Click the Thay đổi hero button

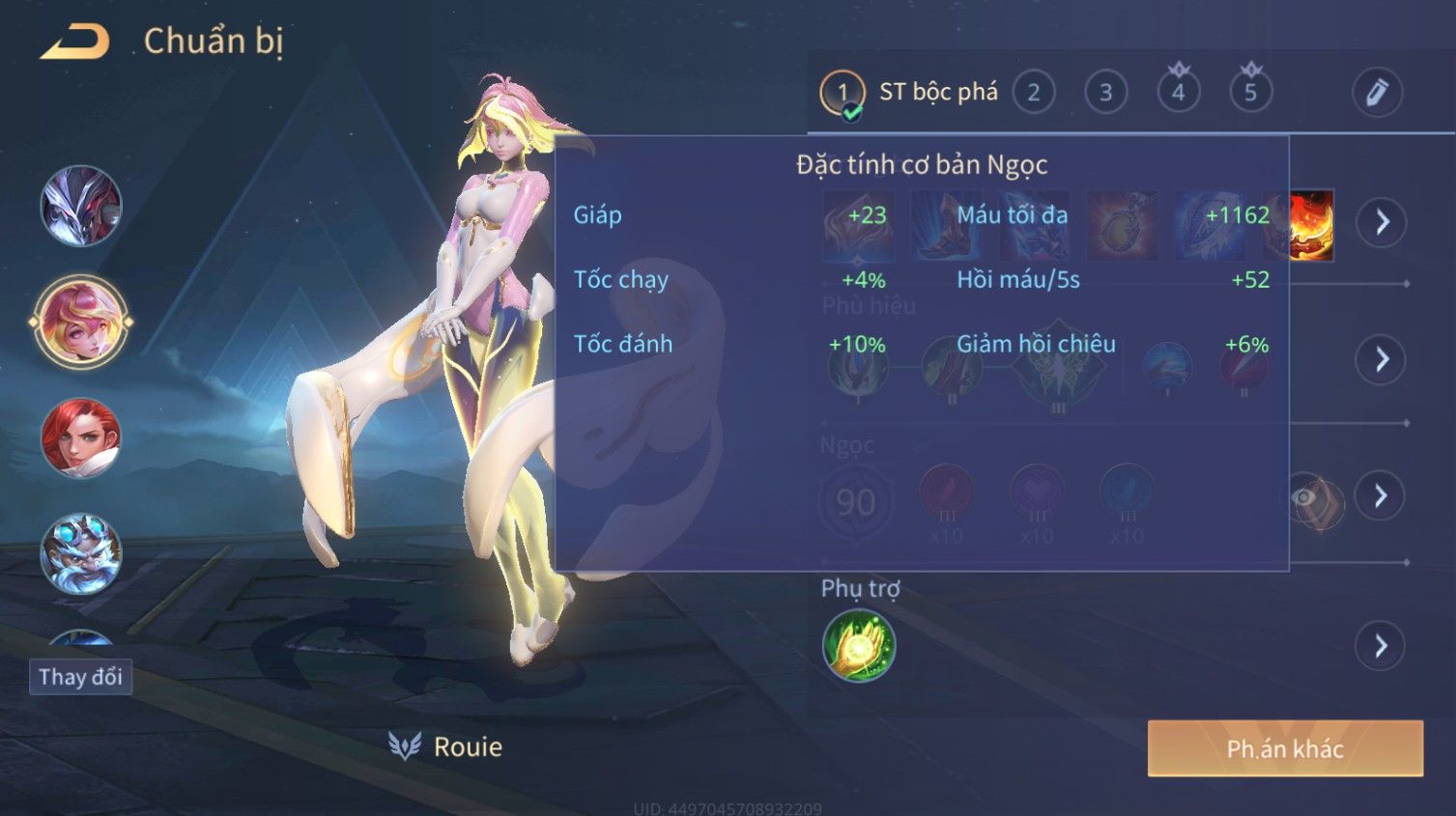[80, 677]
